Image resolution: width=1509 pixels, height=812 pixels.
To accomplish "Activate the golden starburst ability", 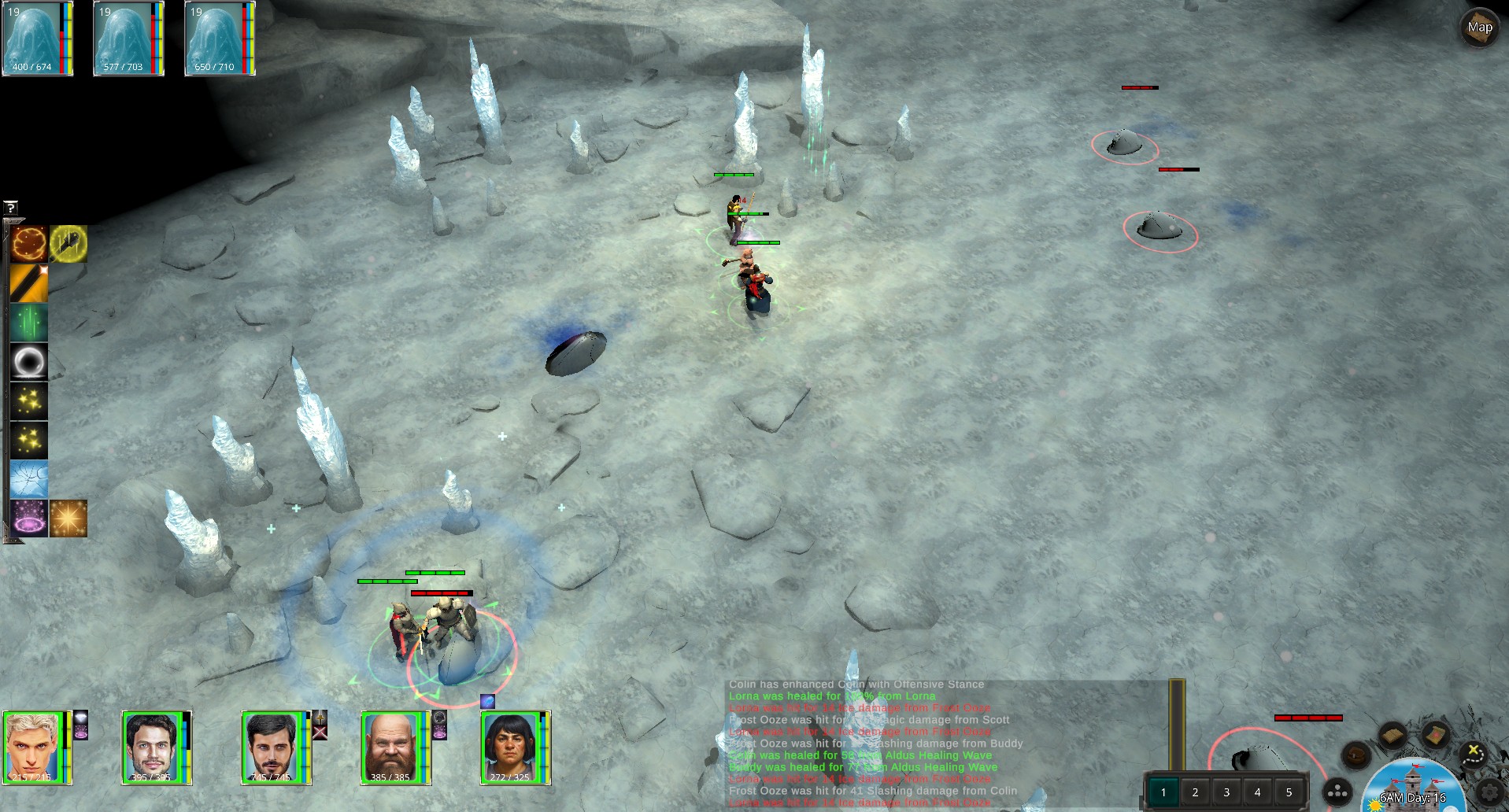I will click(68, 519).
